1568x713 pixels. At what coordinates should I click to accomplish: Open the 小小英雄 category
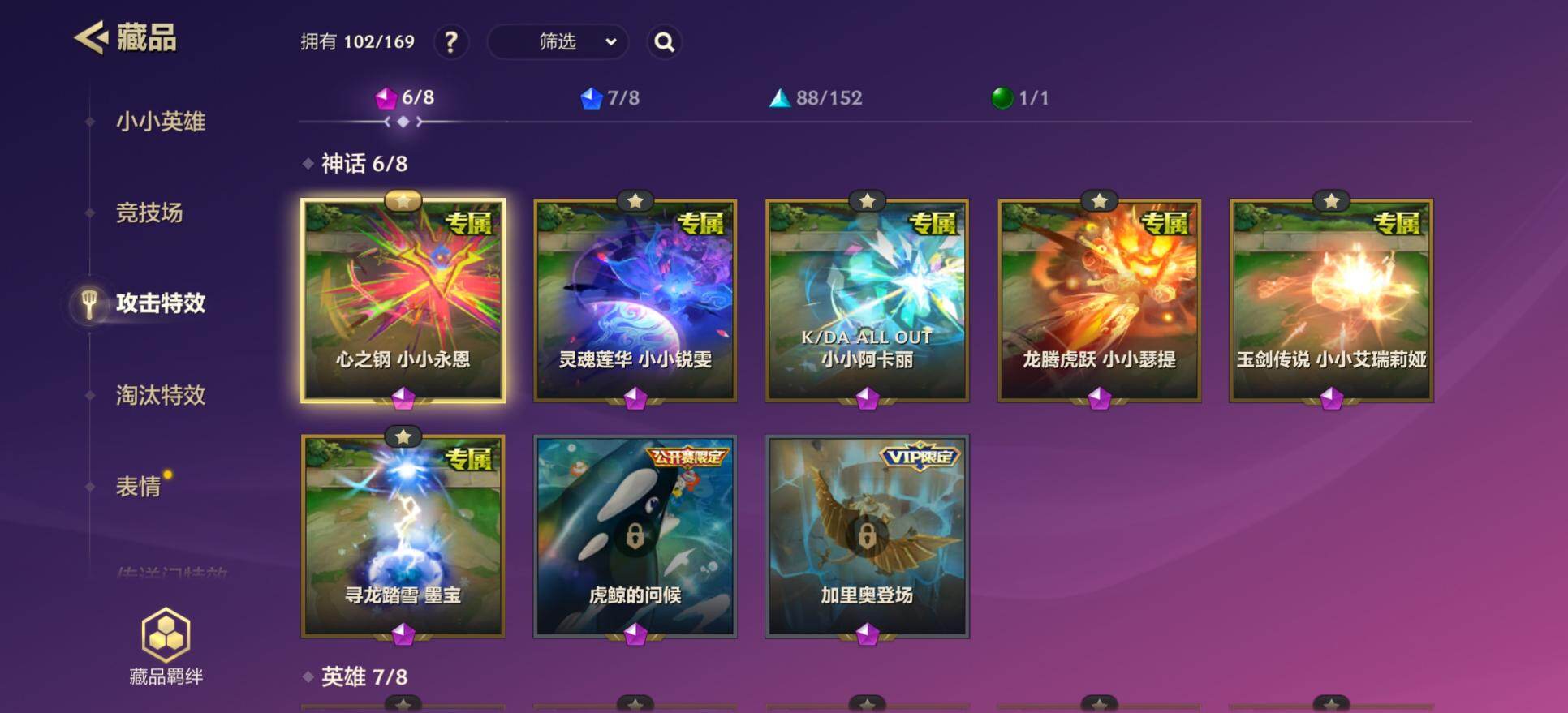(160, 122)
